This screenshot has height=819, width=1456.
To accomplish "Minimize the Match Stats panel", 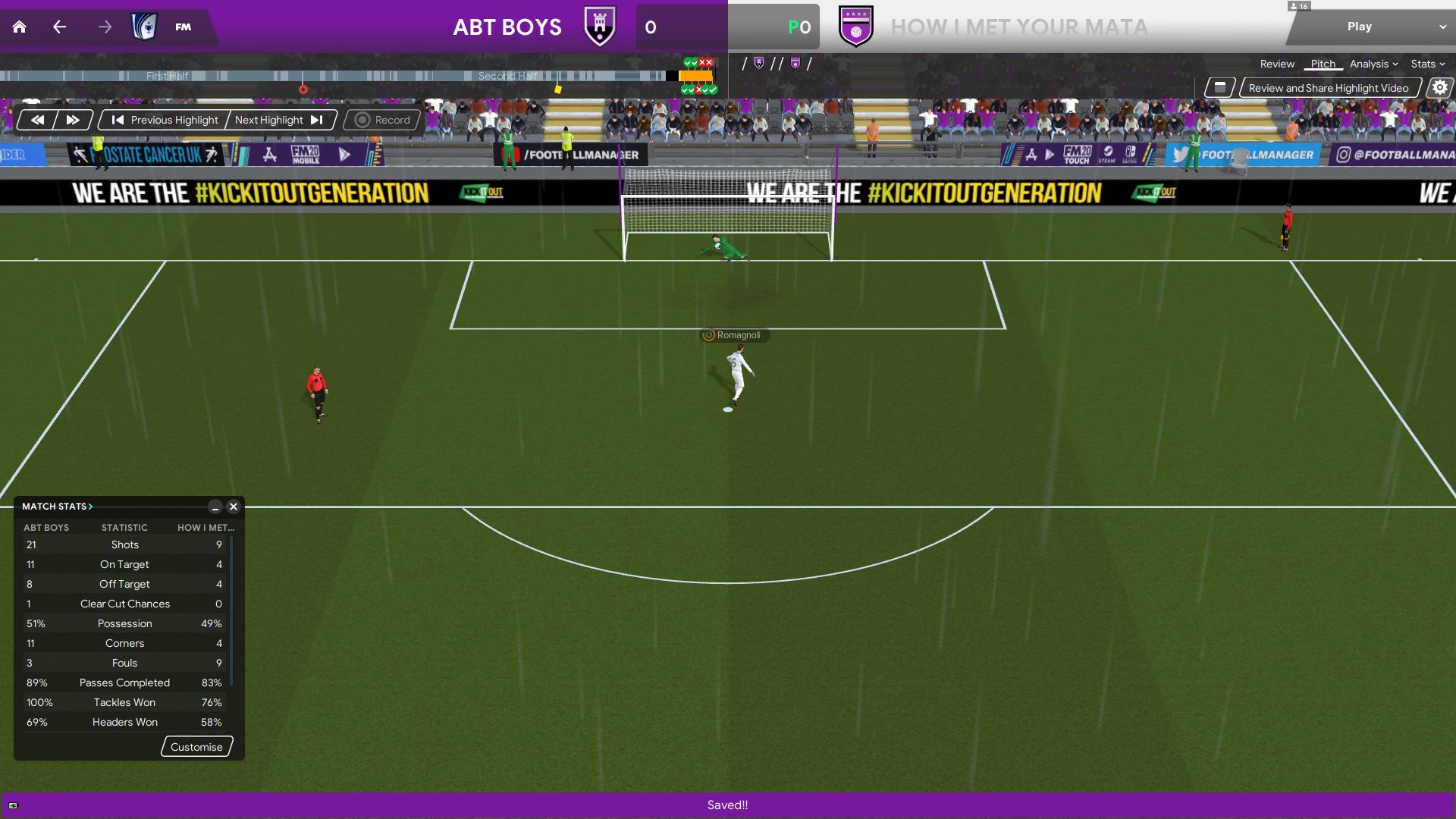I will pyautogui.click(x=215, y=507).
